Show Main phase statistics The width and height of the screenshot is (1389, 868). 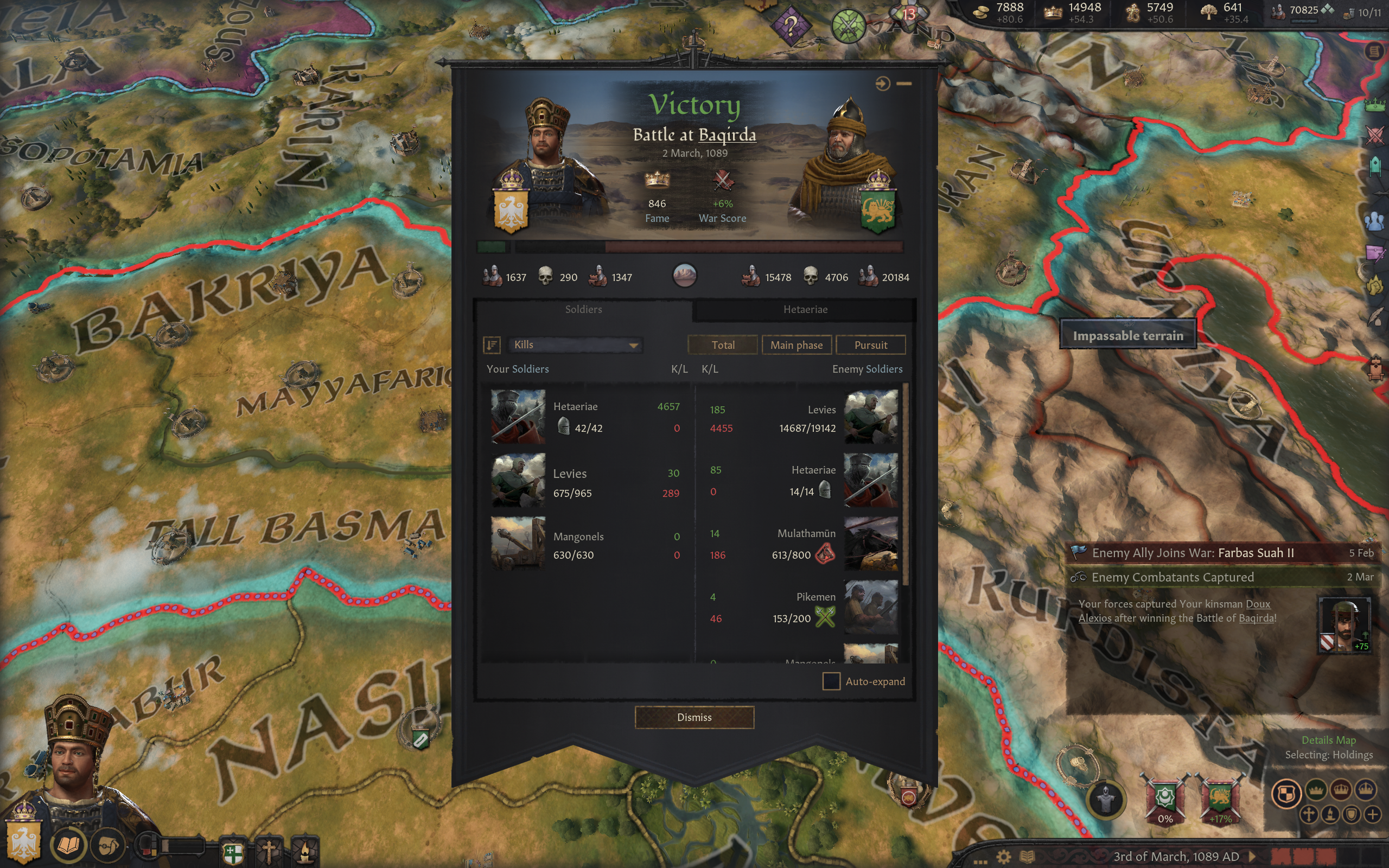tap(796, 345)
